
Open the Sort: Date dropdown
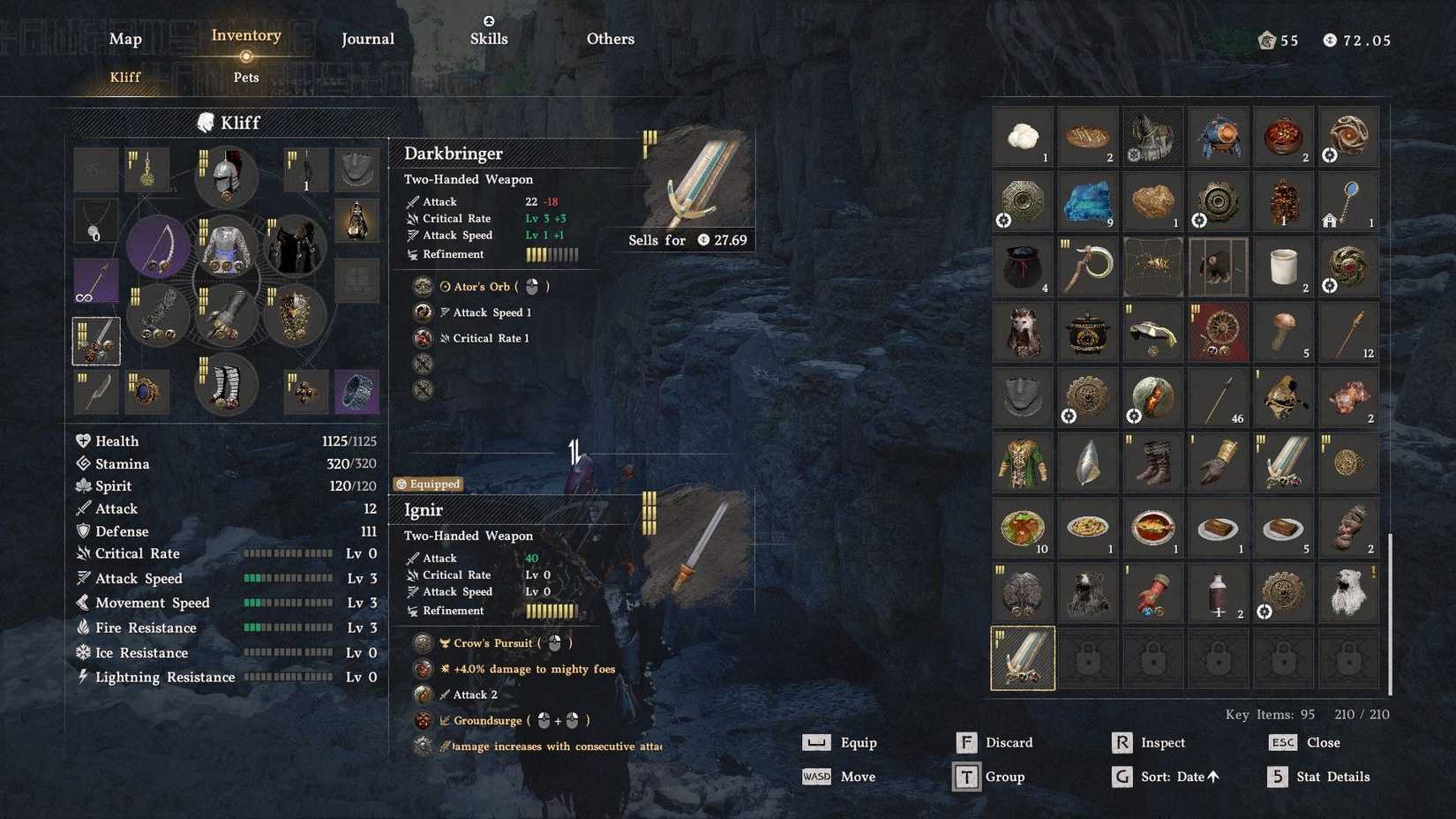[x=1174, y=777]
